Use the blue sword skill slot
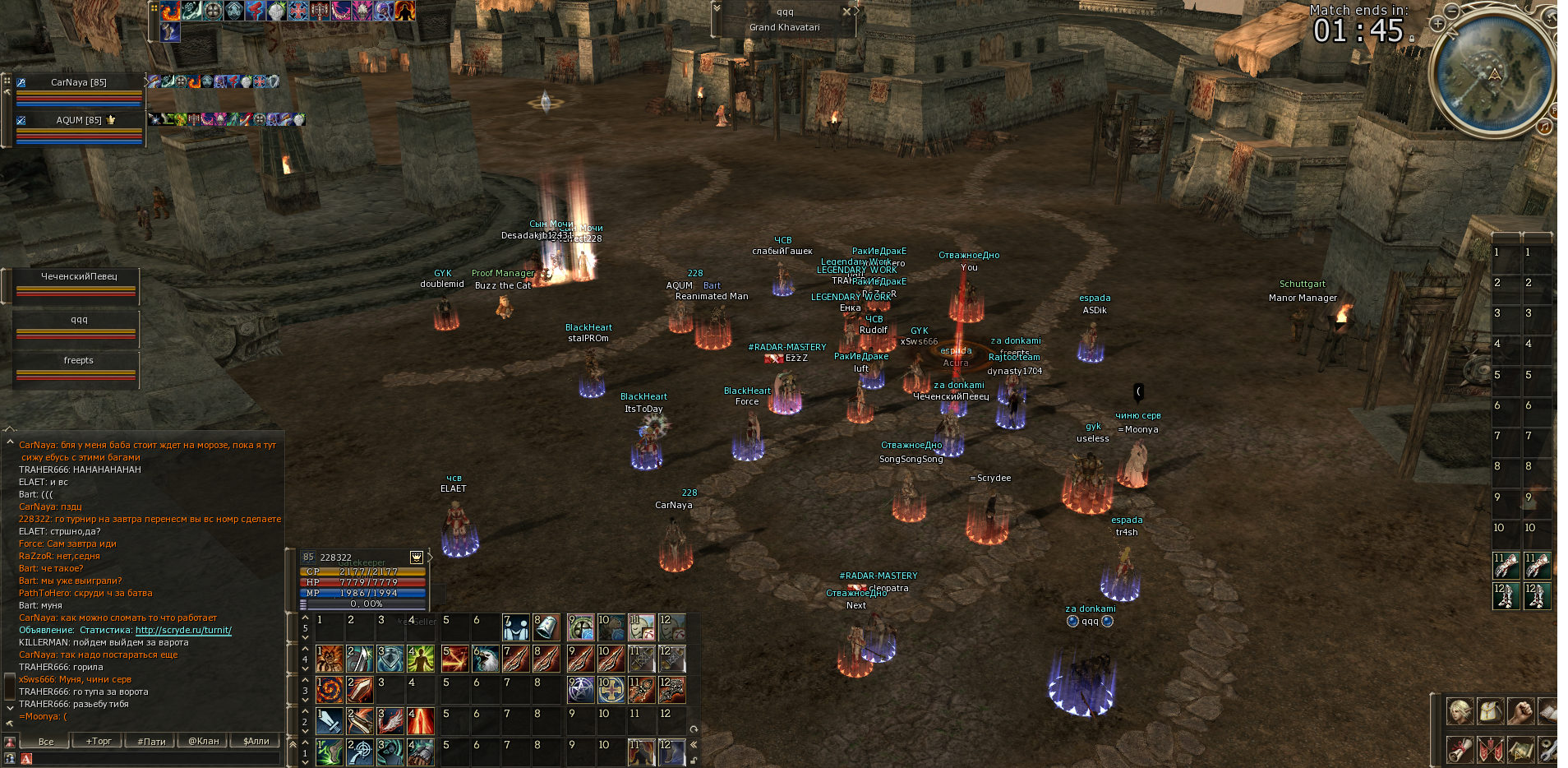The image size is (1568, 768). coord(330,721)
